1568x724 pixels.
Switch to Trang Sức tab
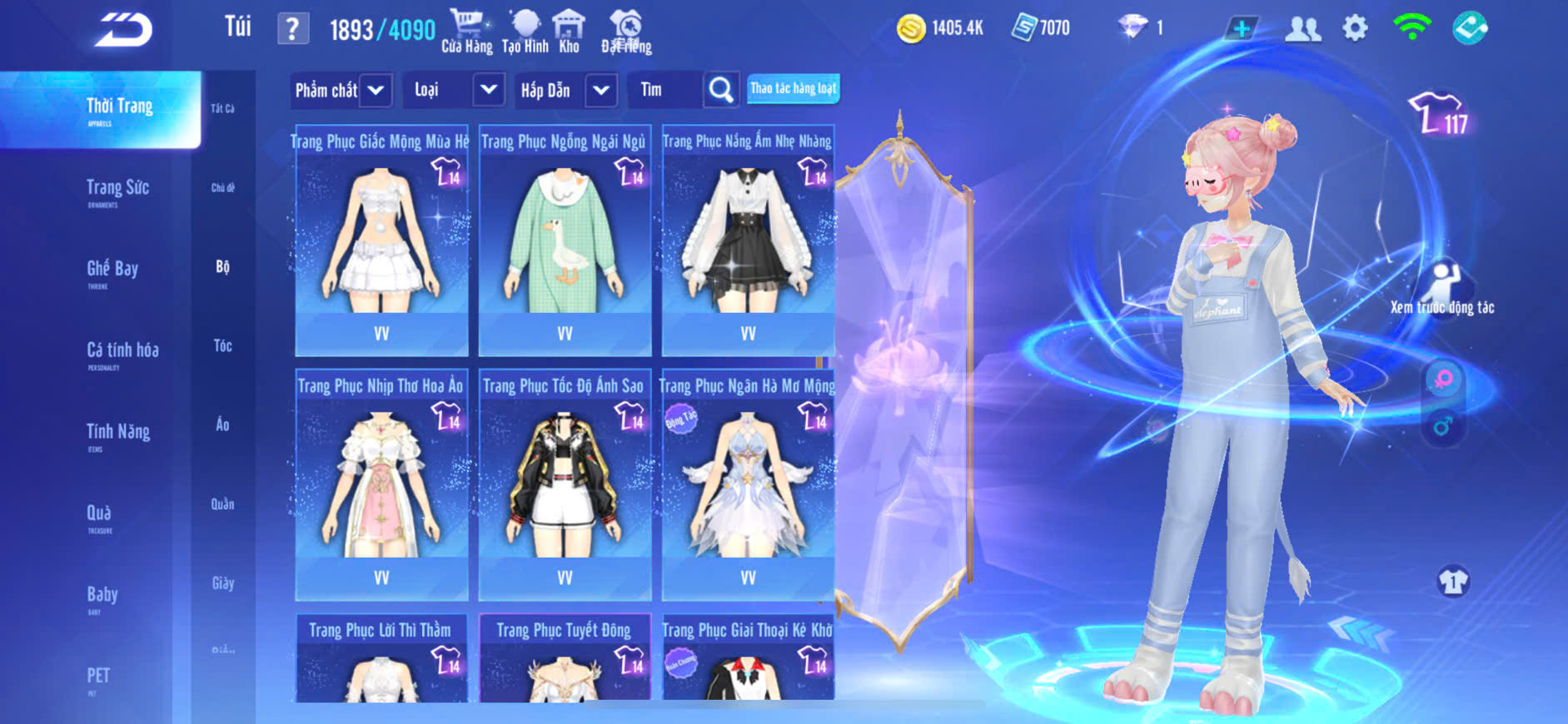[x=117, y=190]
